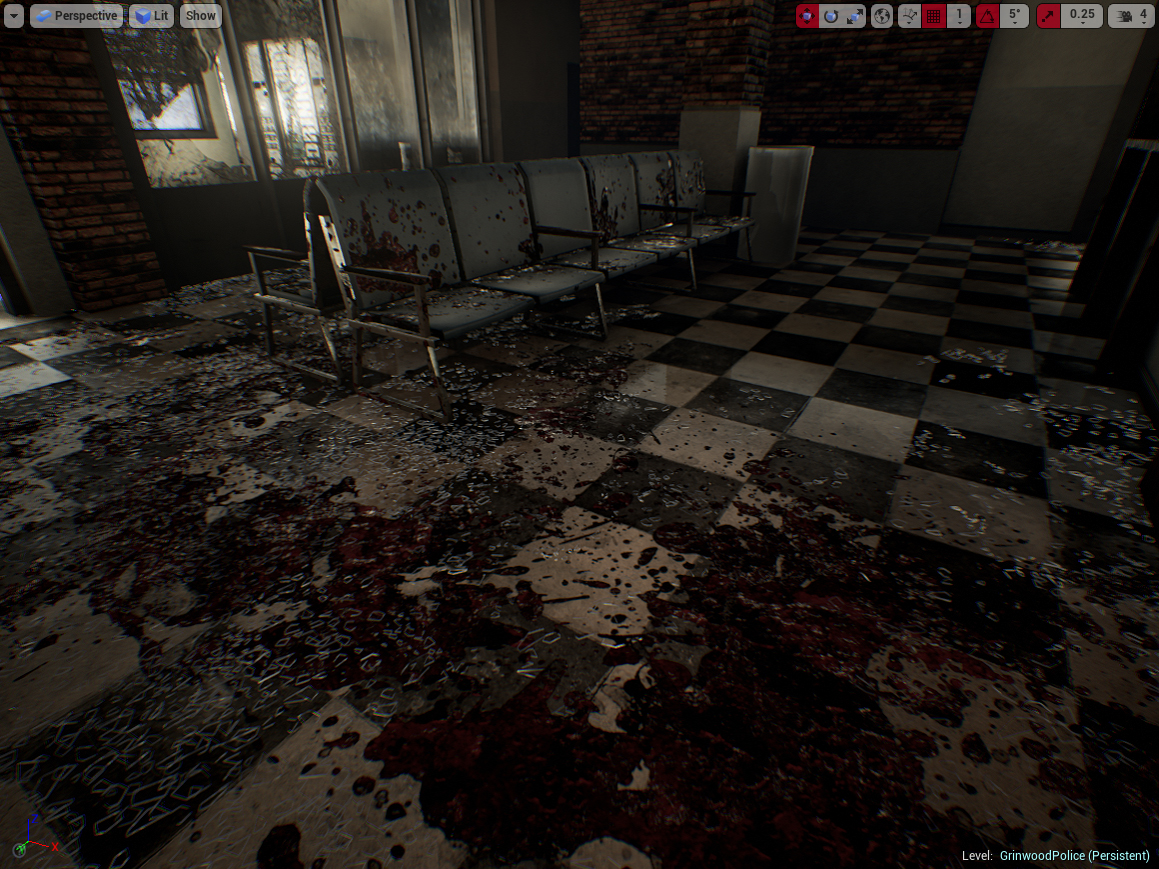Image resolution: width=1159 pixels, height=869 pixels.
Task: Toggle rotation angle snapping
Action: coord(987,15)
